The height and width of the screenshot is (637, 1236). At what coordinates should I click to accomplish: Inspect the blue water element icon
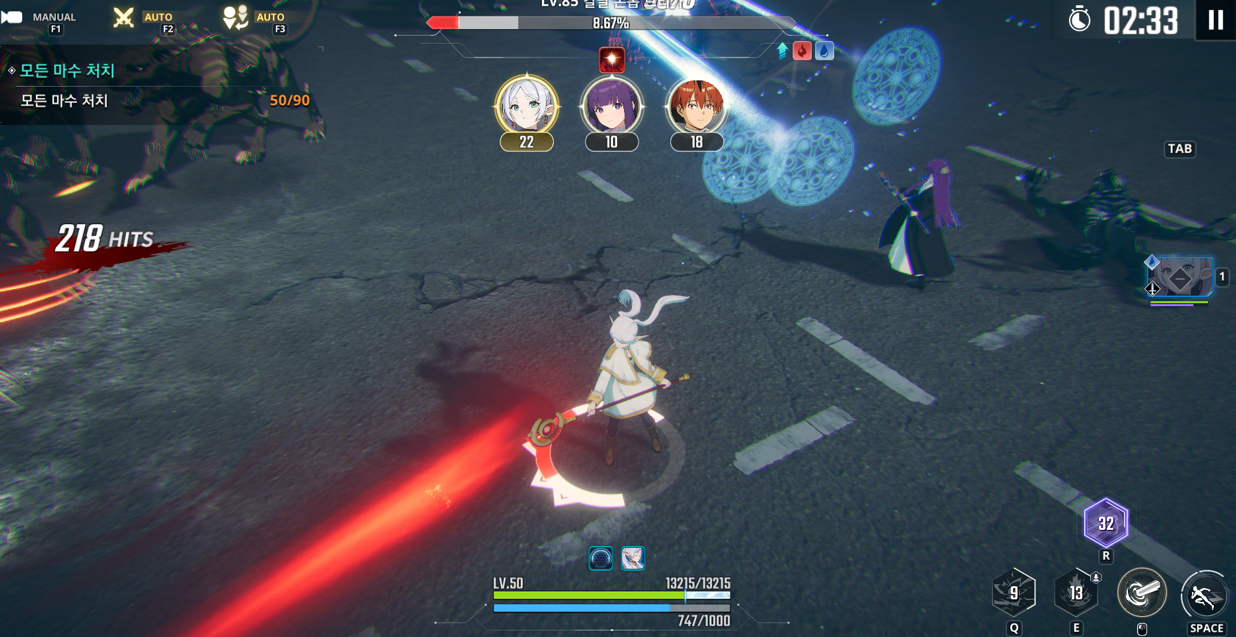pos(824,50)
